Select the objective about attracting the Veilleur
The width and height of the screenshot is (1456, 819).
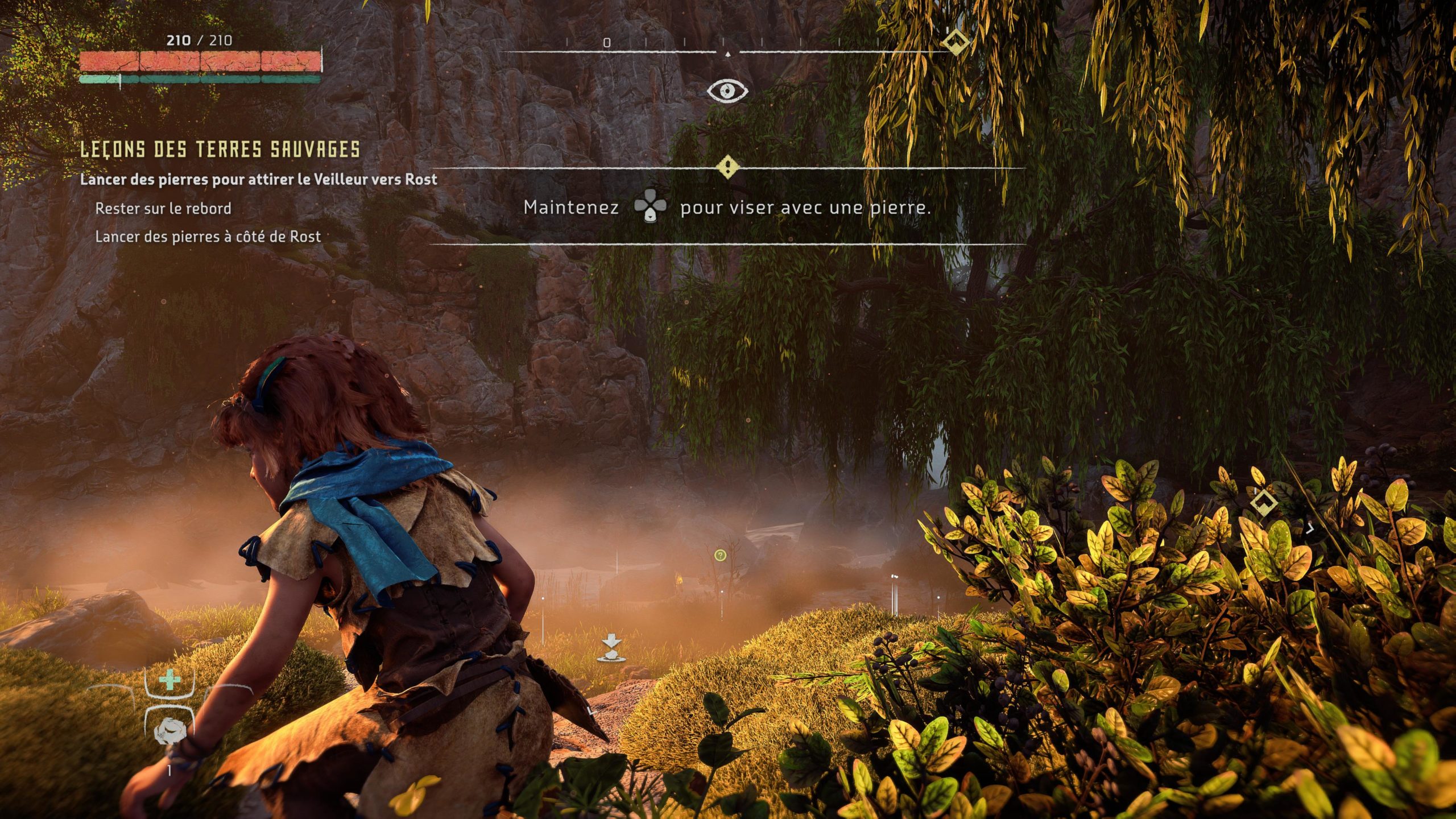pos(258,180)
